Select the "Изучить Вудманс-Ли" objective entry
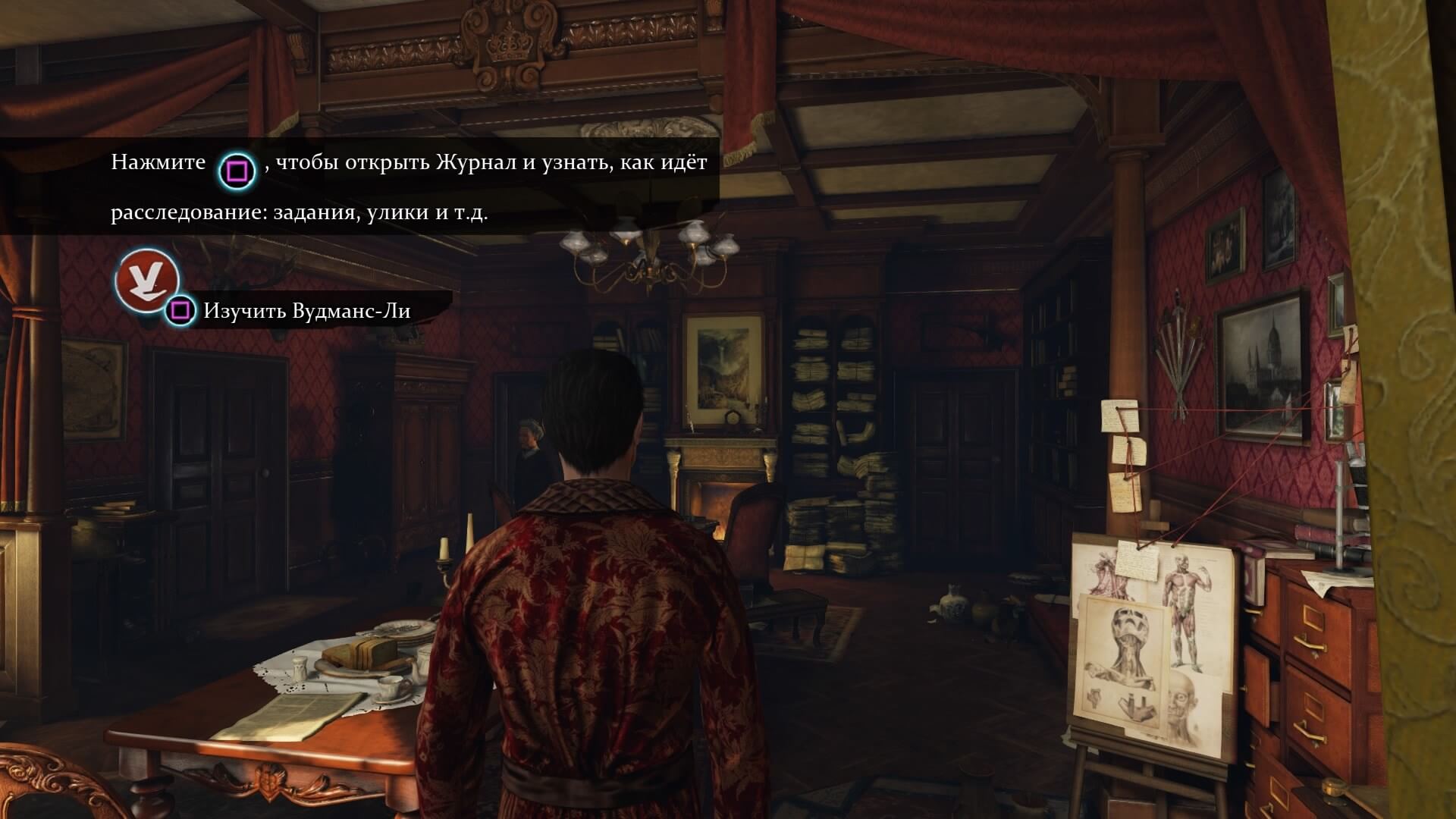 coord(306,311)
